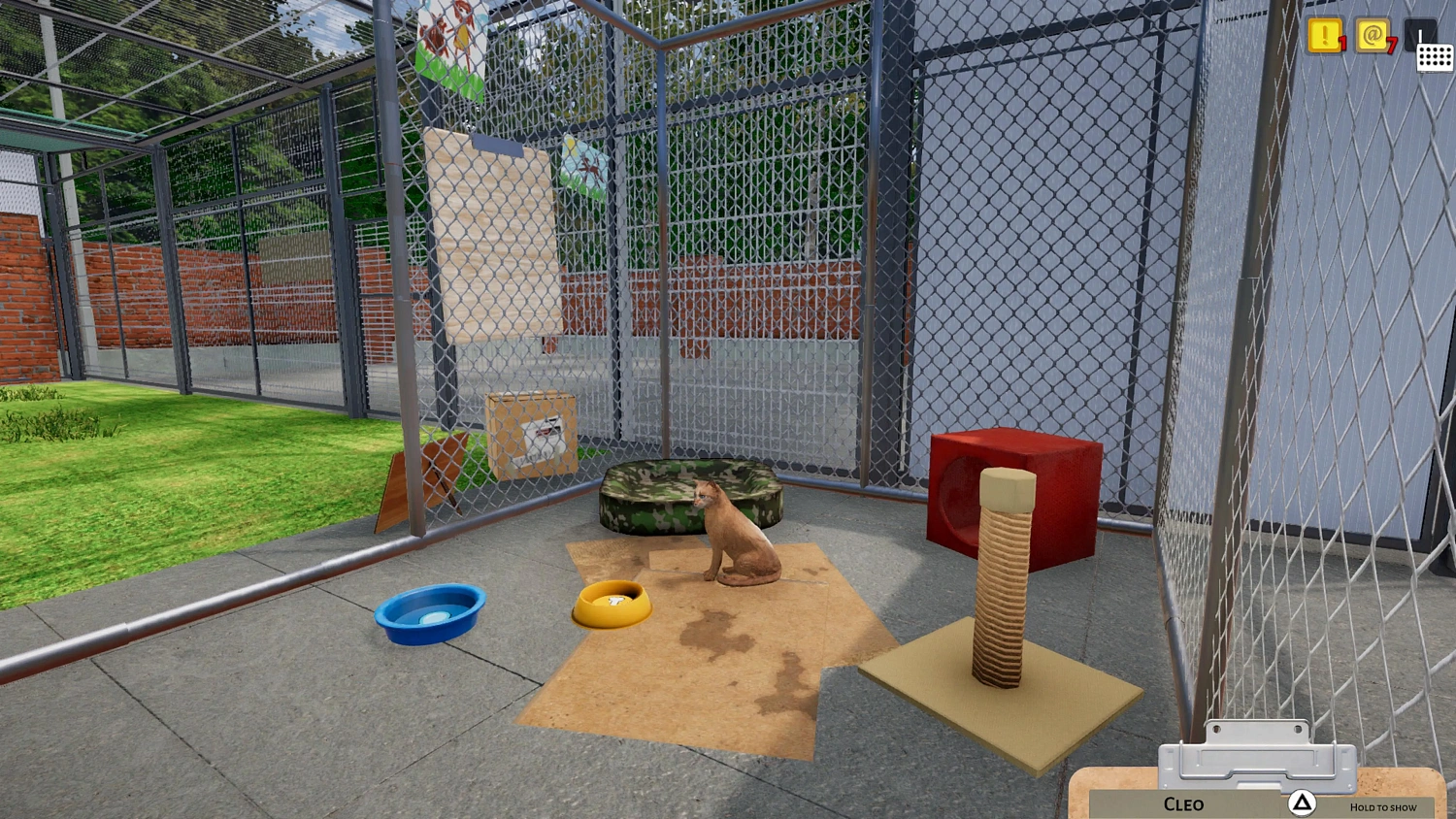Click the triangle button on Cleo's name tag
The width and height of the screenshot is (1456, 819).
point(1302,803)
